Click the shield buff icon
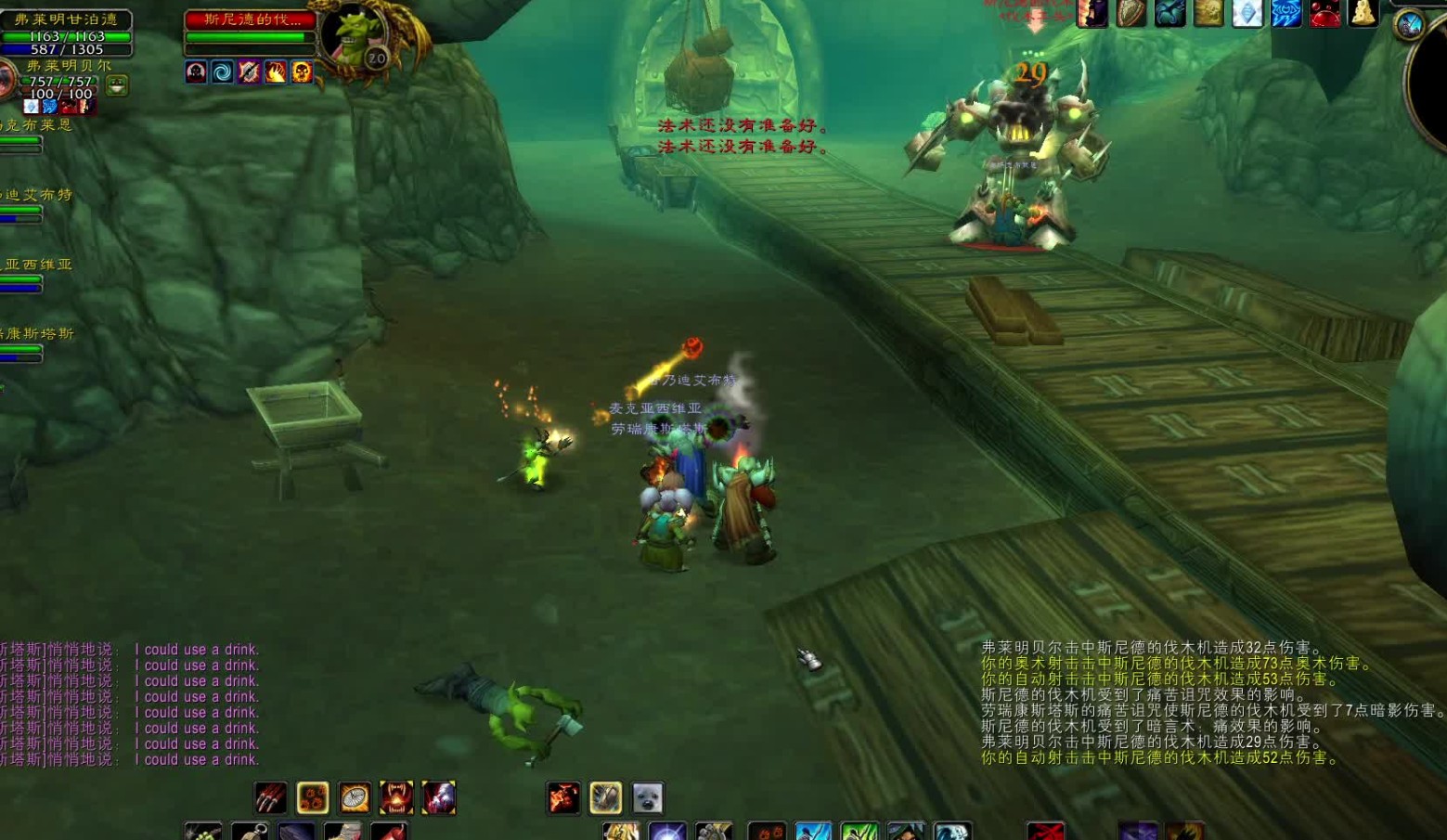 [x=1130, y=14]
